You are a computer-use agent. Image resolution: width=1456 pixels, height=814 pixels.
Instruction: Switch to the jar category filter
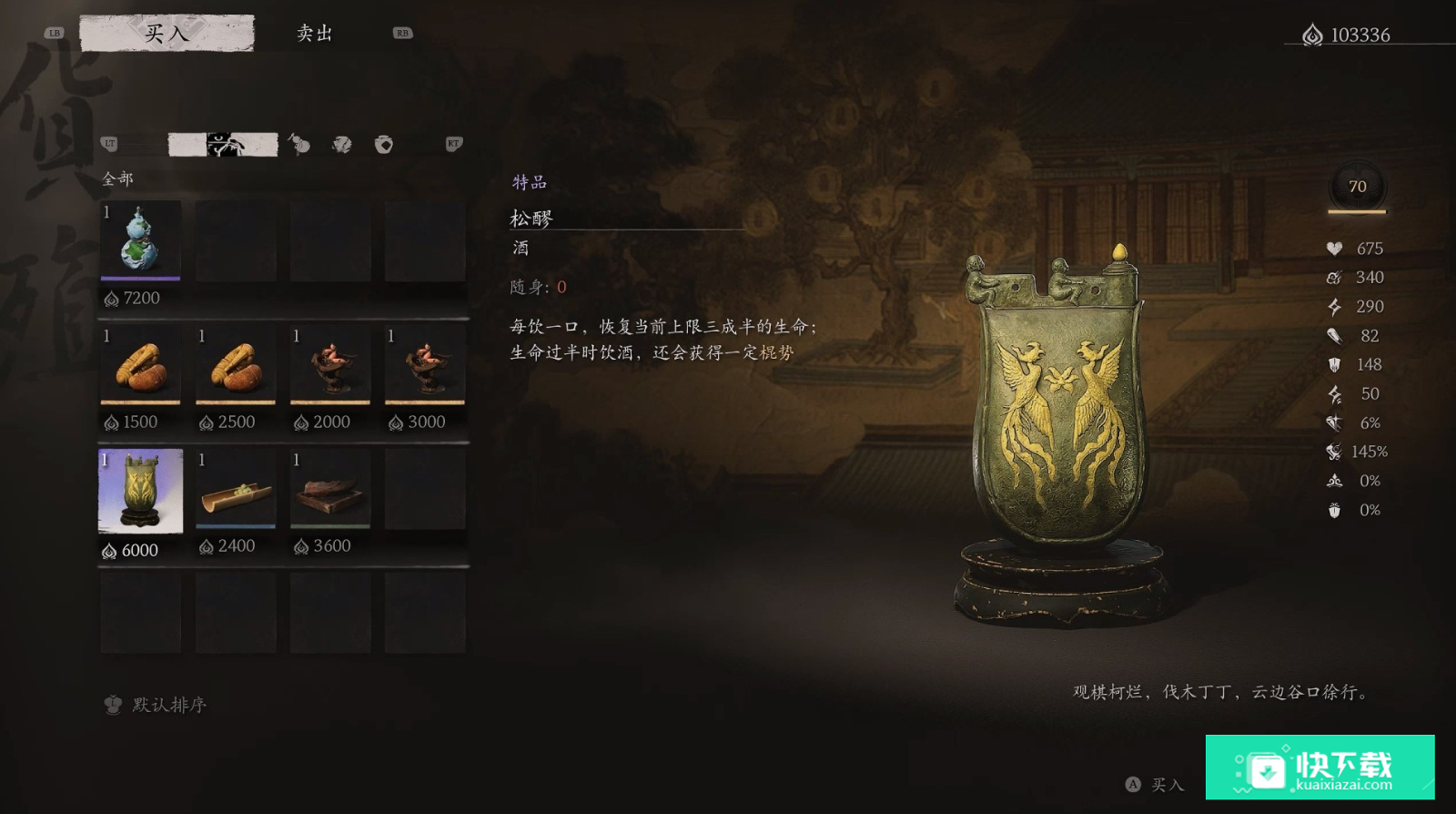[x=384, y=144]
